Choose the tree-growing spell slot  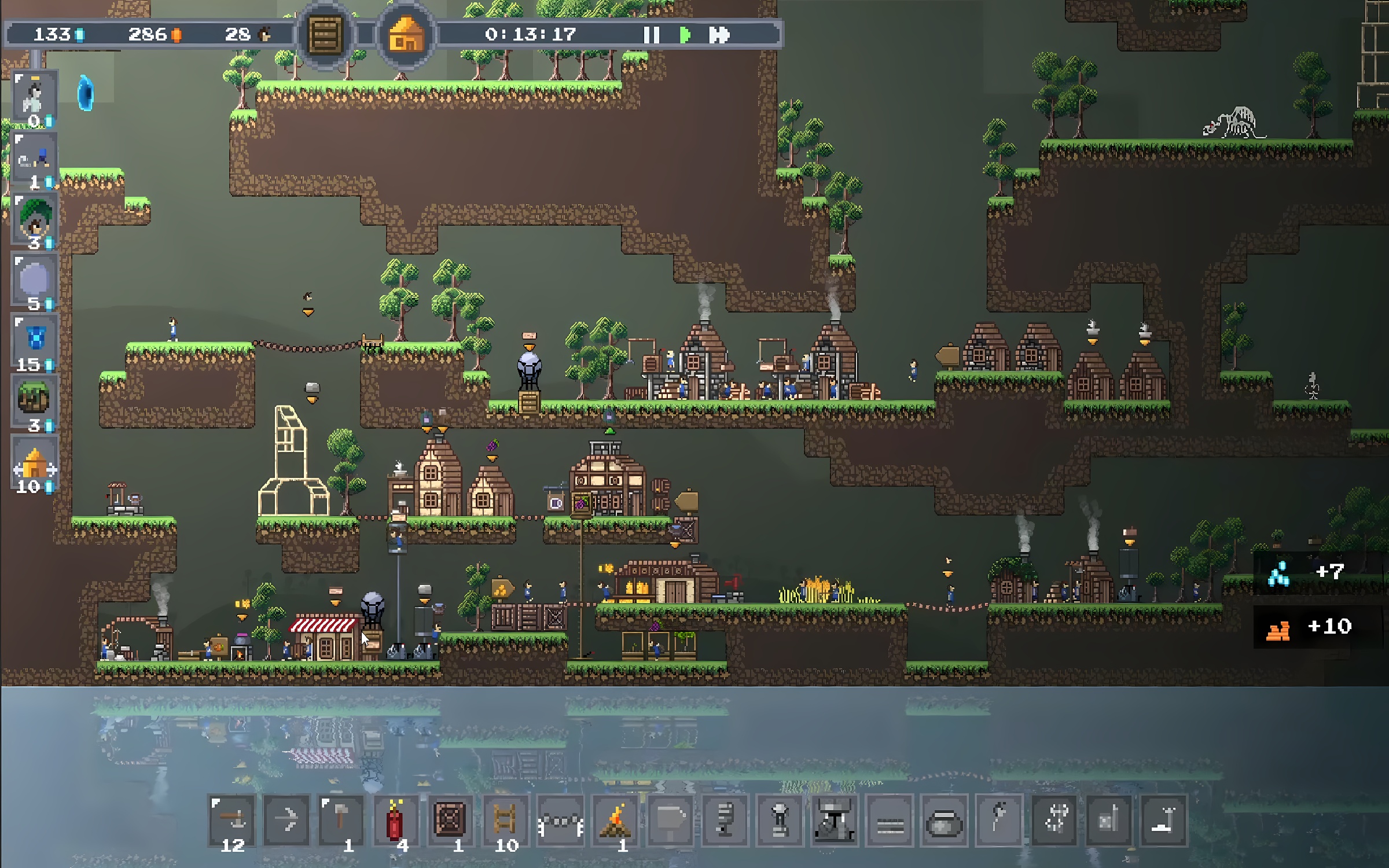35,220
